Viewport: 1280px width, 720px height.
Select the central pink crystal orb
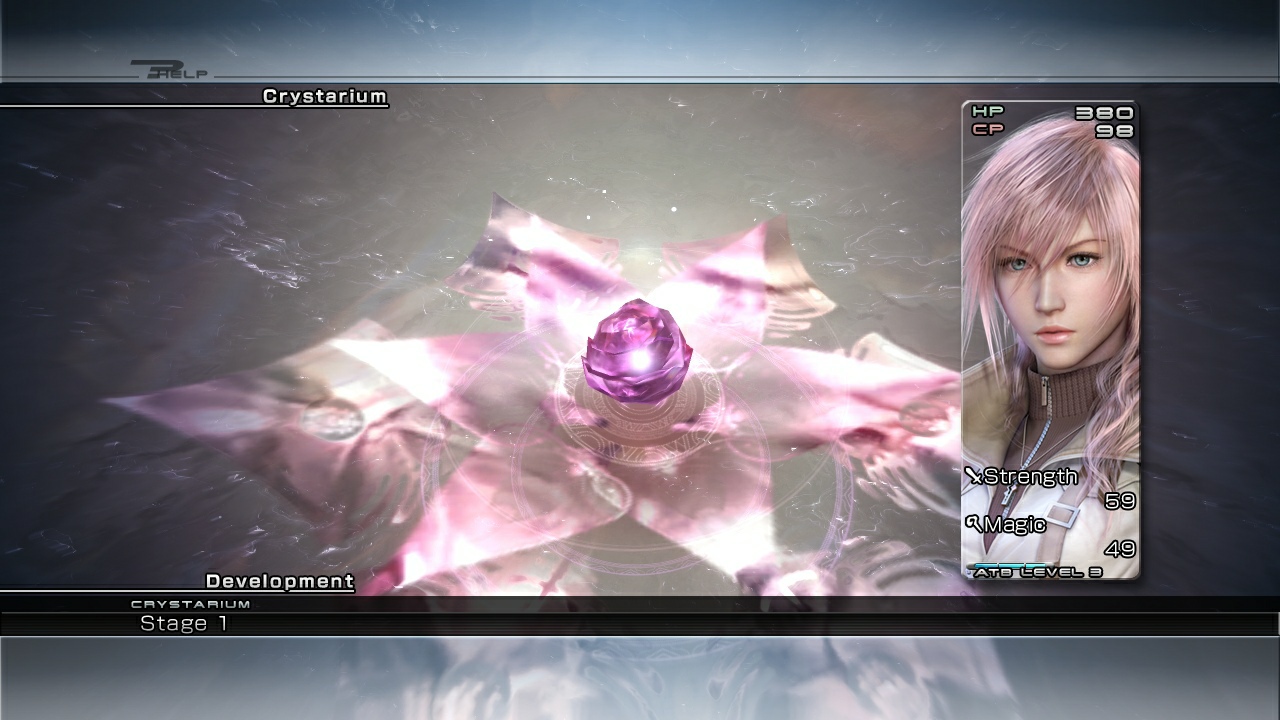(x=640, y=350)
